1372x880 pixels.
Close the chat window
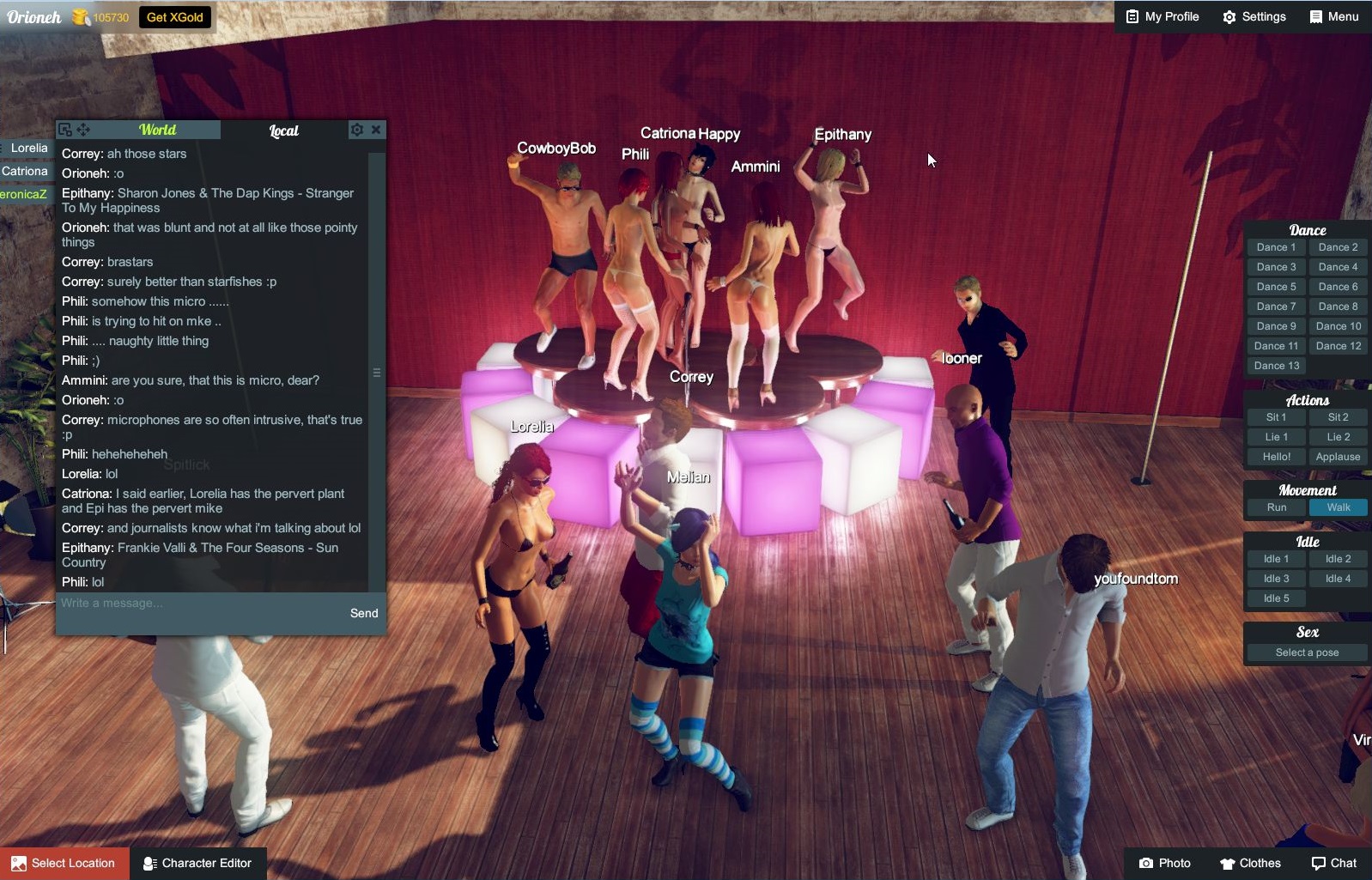click(x=376, y=130)
